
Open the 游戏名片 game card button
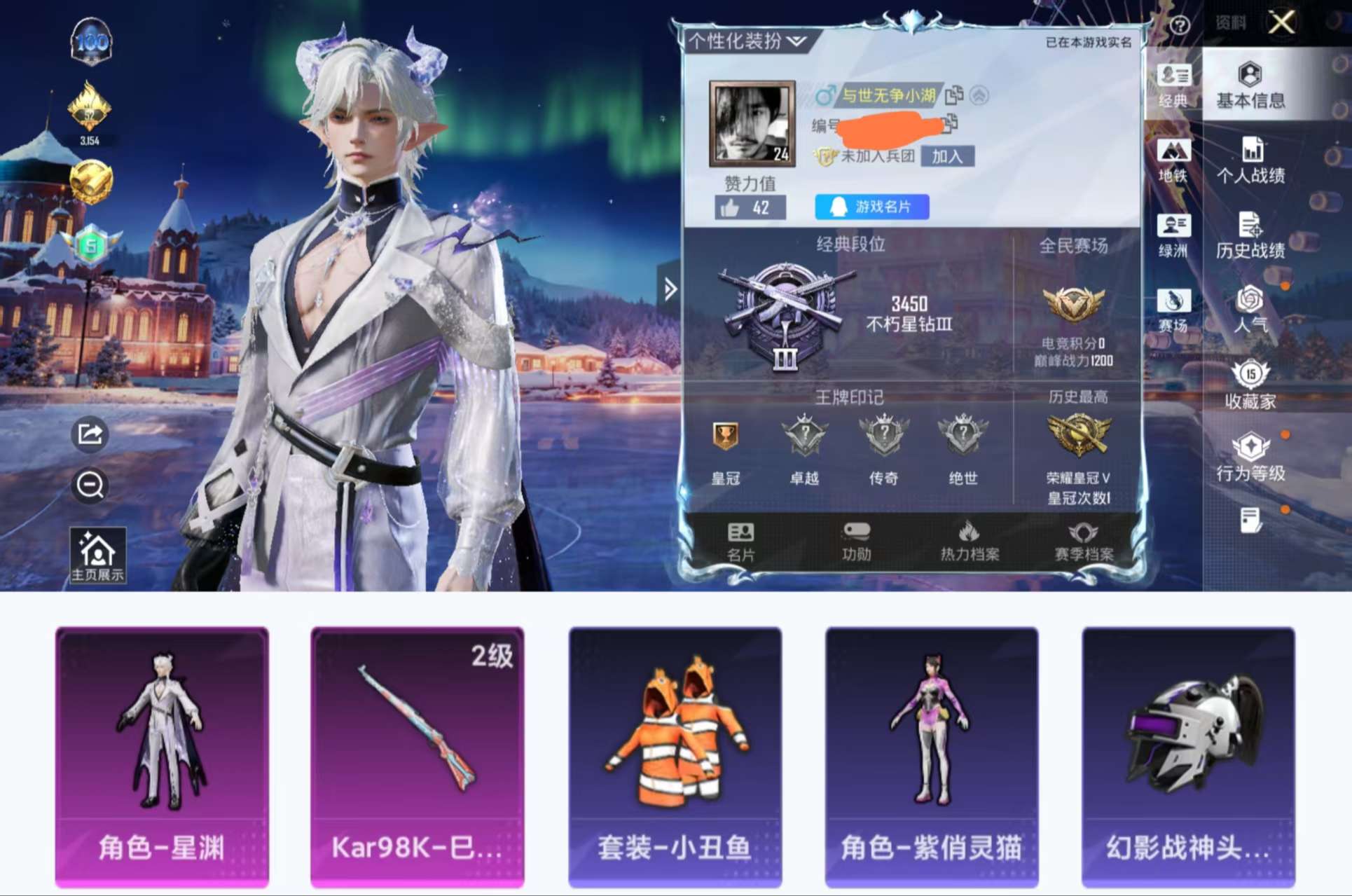click(871, 207)
